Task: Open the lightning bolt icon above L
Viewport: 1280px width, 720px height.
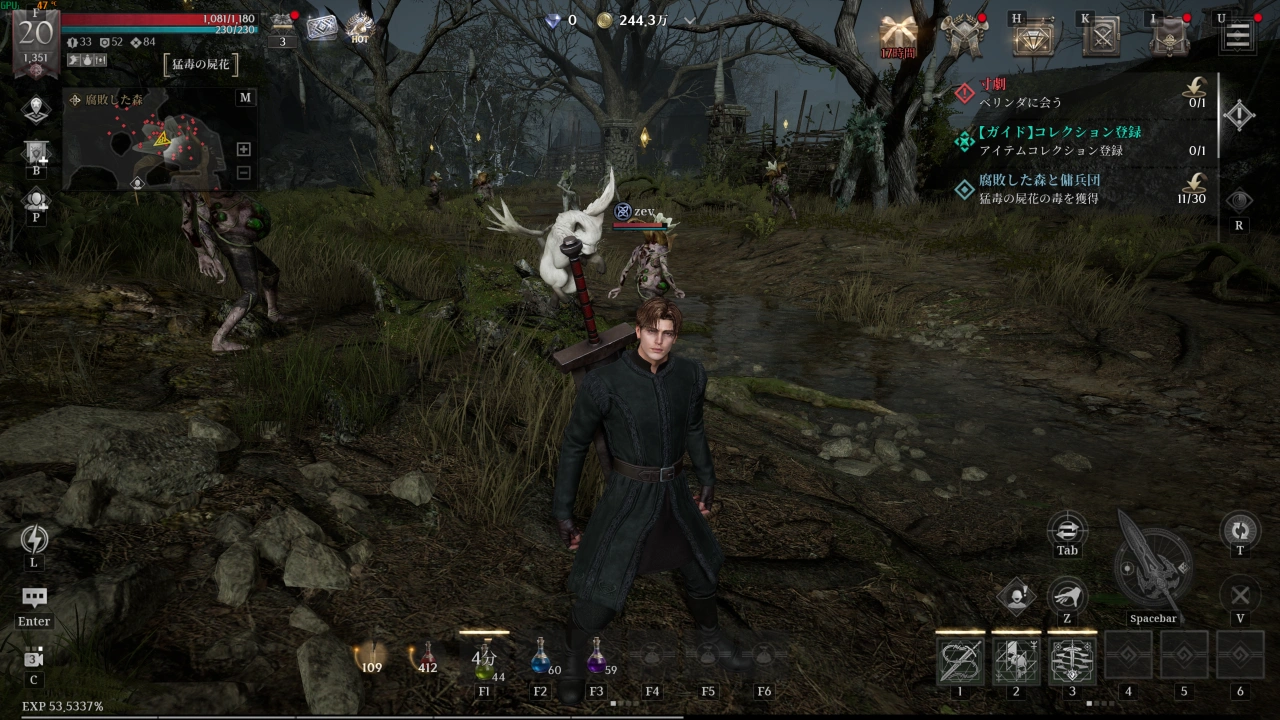Action: (34, 540)
